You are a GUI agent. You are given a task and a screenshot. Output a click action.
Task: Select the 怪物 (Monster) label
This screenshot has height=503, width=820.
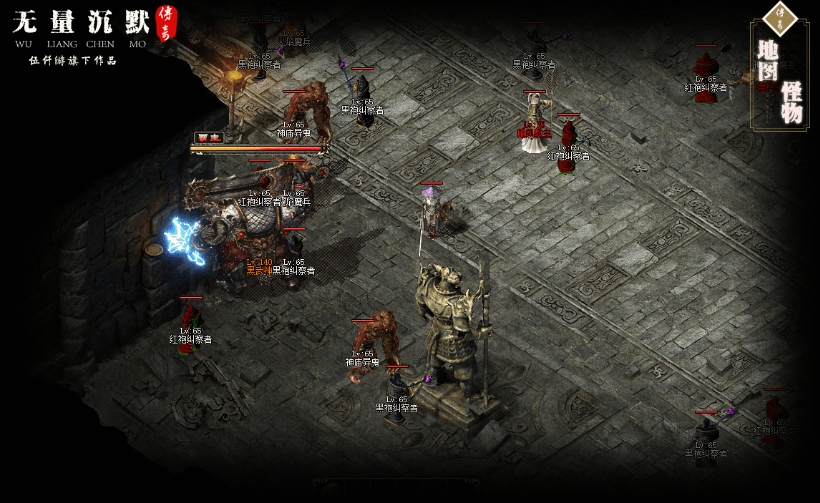(x=792, y=102)
